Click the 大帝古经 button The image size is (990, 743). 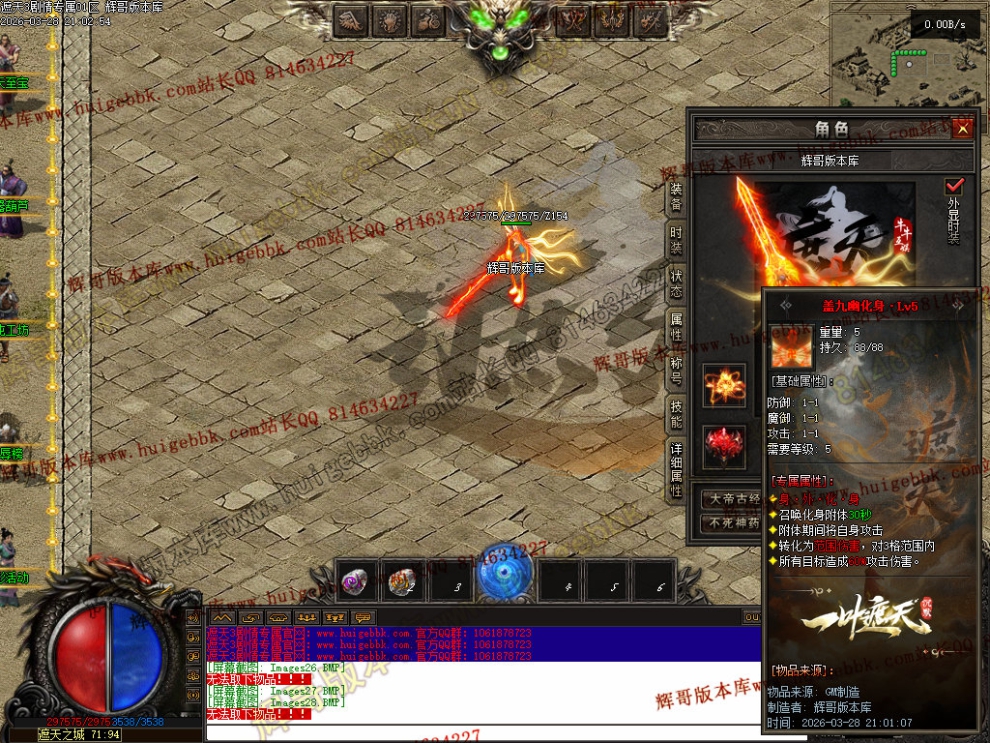734,498
